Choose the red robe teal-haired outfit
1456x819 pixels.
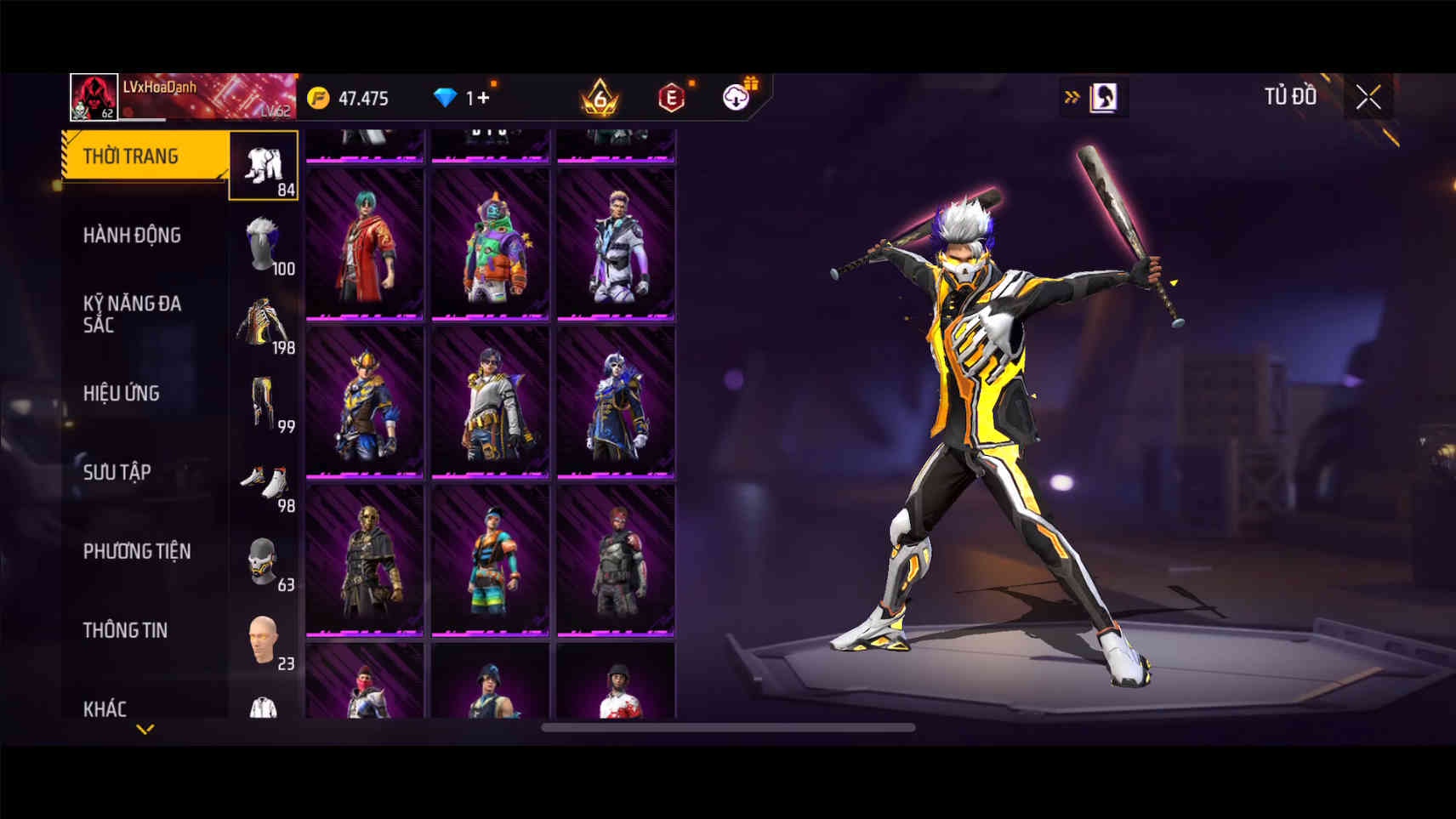[365, 245]
